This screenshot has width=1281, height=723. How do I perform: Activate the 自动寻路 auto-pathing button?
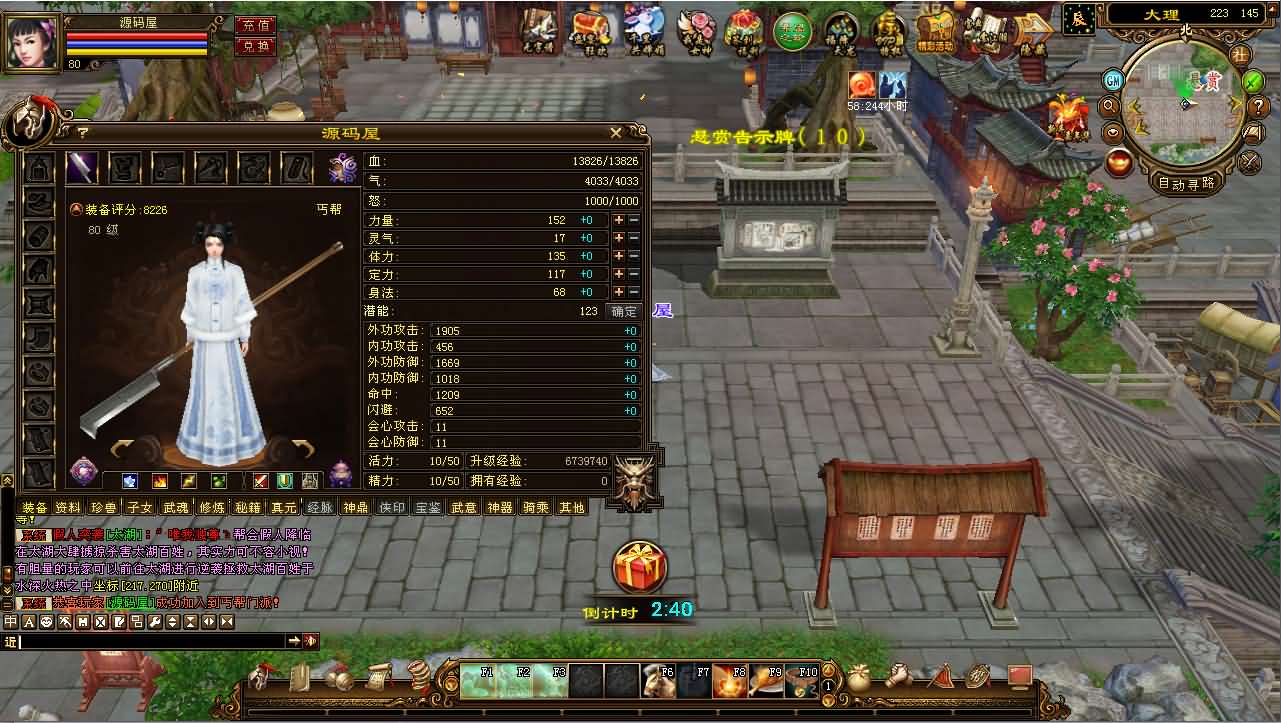tap(1187, 183)
